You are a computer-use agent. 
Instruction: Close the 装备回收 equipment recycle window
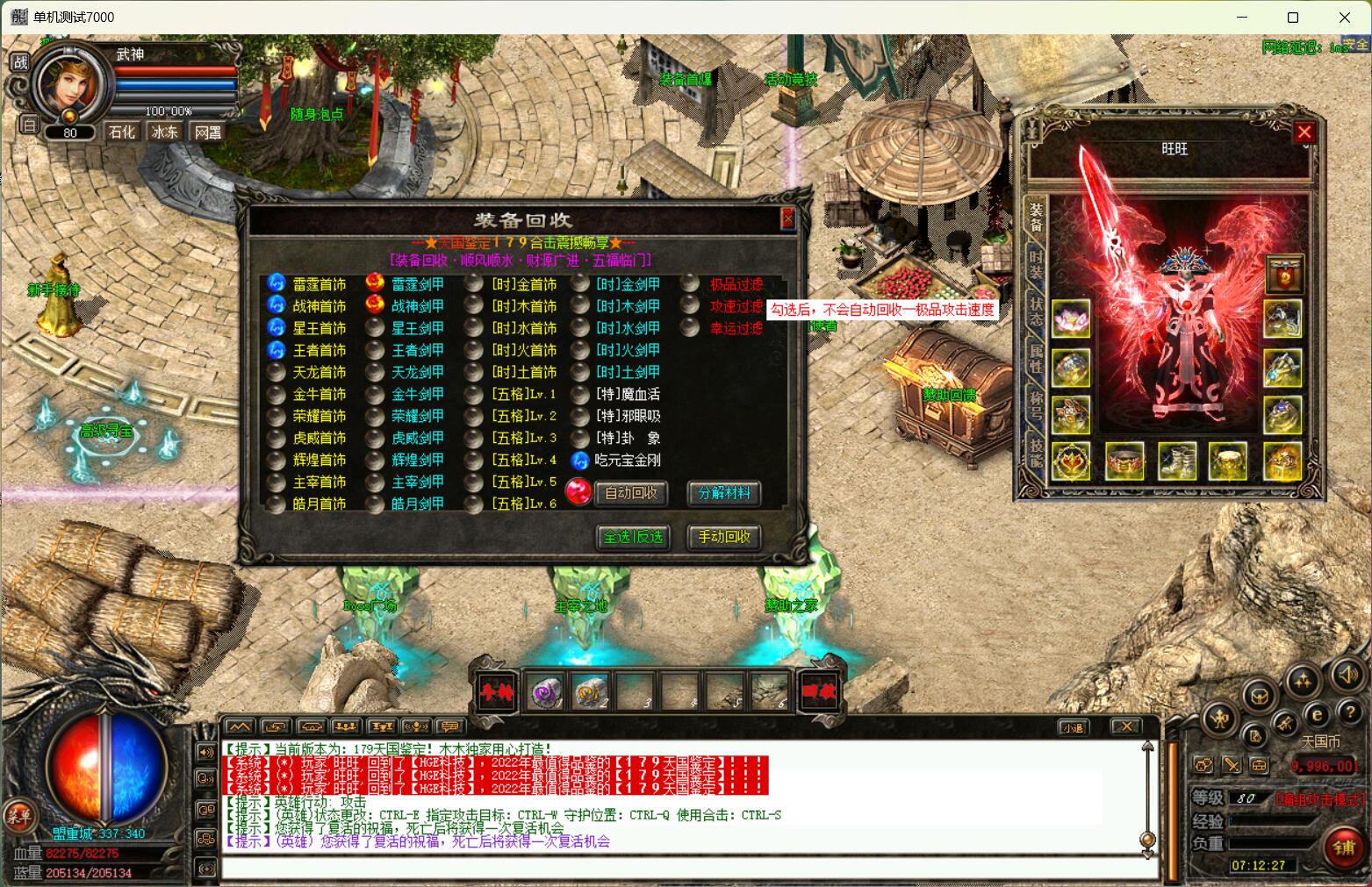(x=787, y=218)
